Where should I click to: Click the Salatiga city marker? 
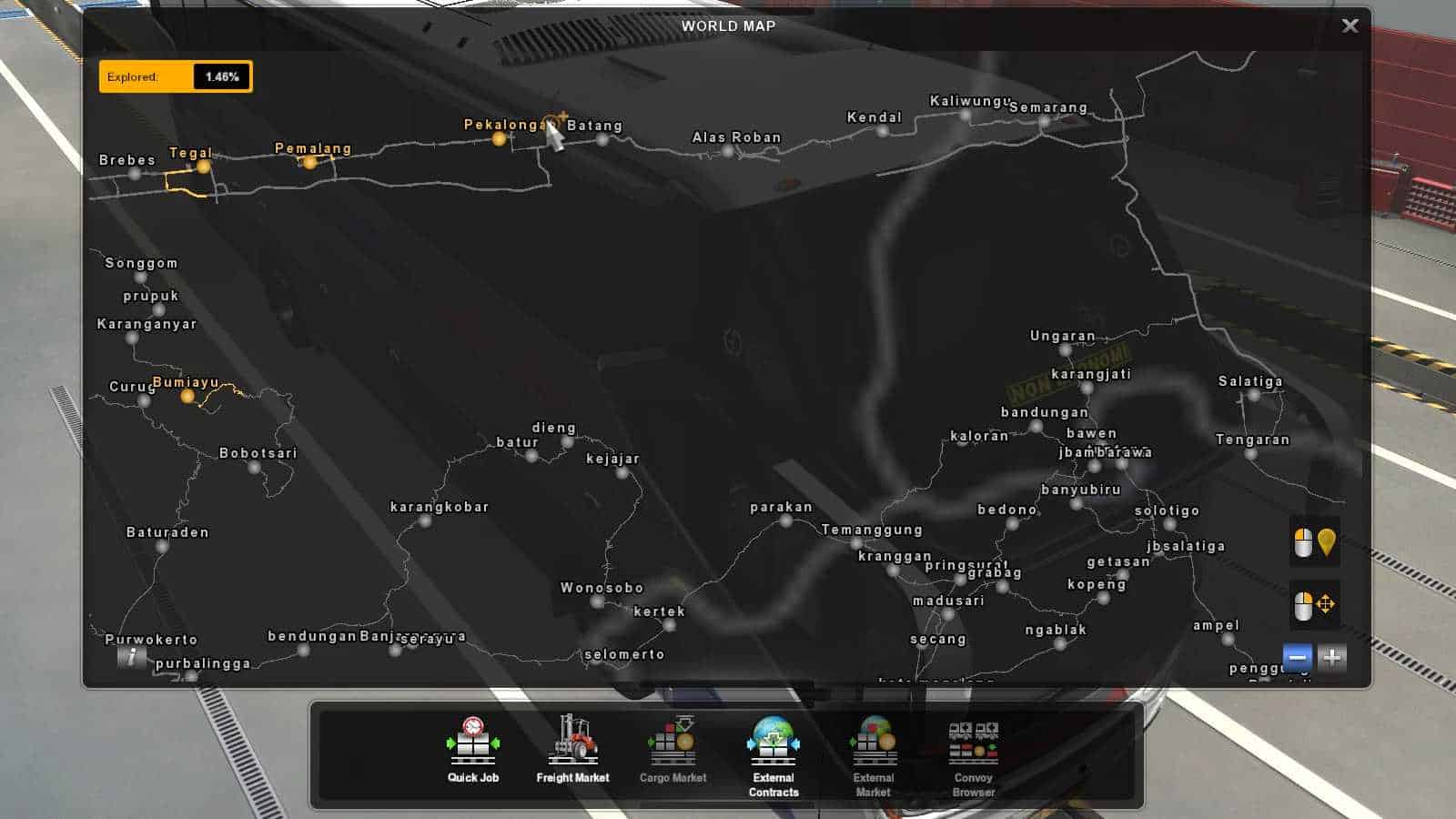(x=1252, y=394)
